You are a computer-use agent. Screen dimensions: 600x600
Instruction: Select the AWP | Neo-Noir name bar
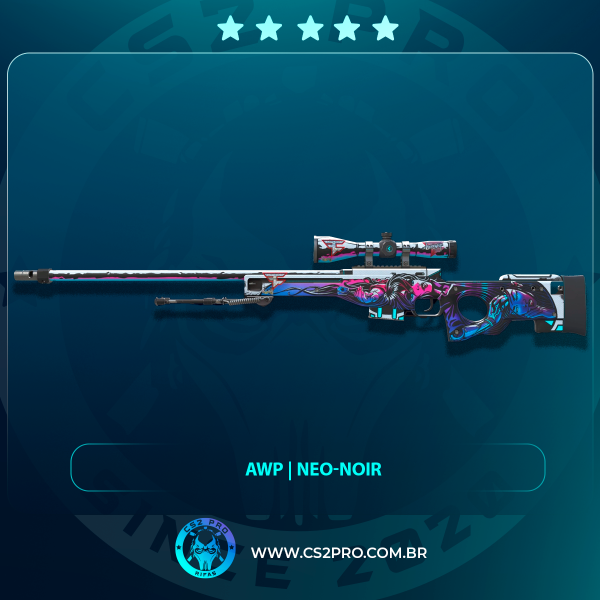308,467
